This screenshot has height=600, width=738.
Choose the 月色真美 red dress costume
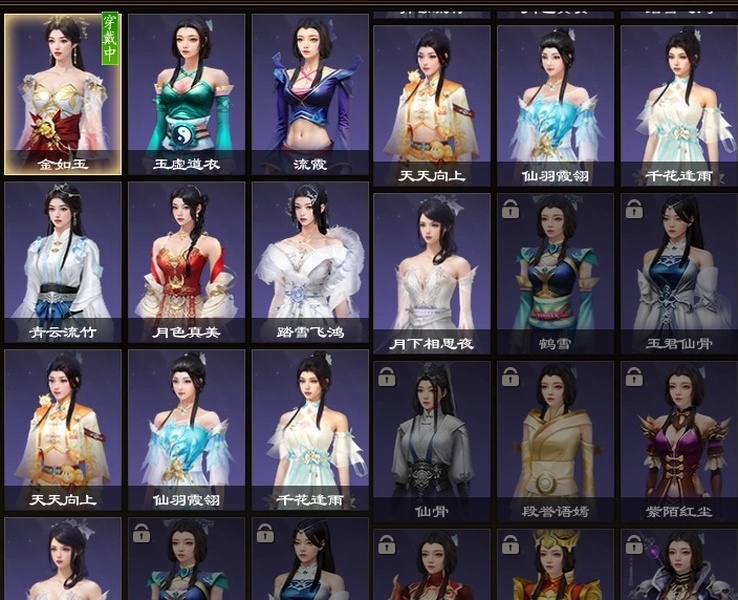pos(186,262)
